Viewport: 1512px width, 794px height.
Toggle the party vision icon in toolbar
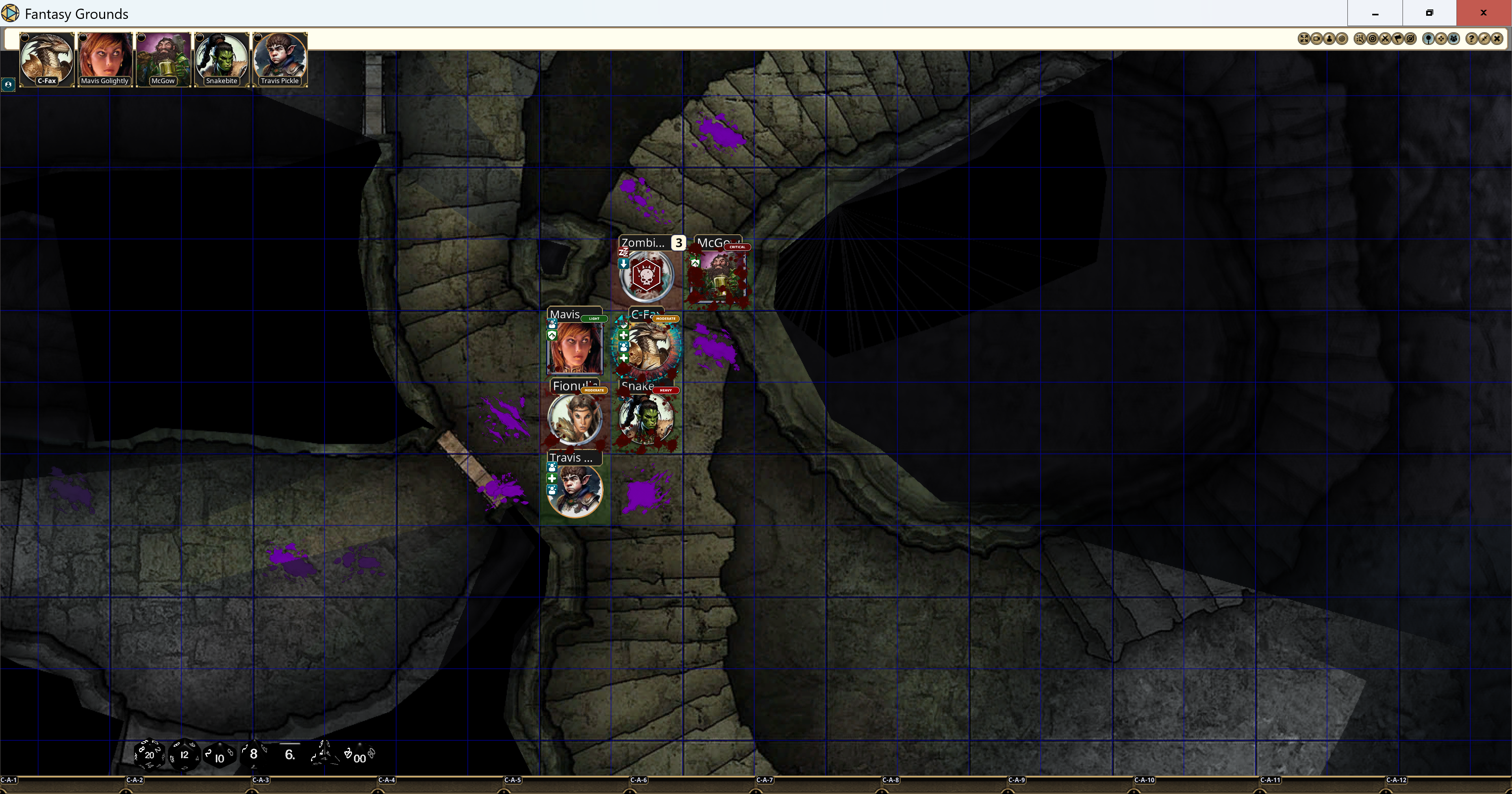[x=1454, y=39]
